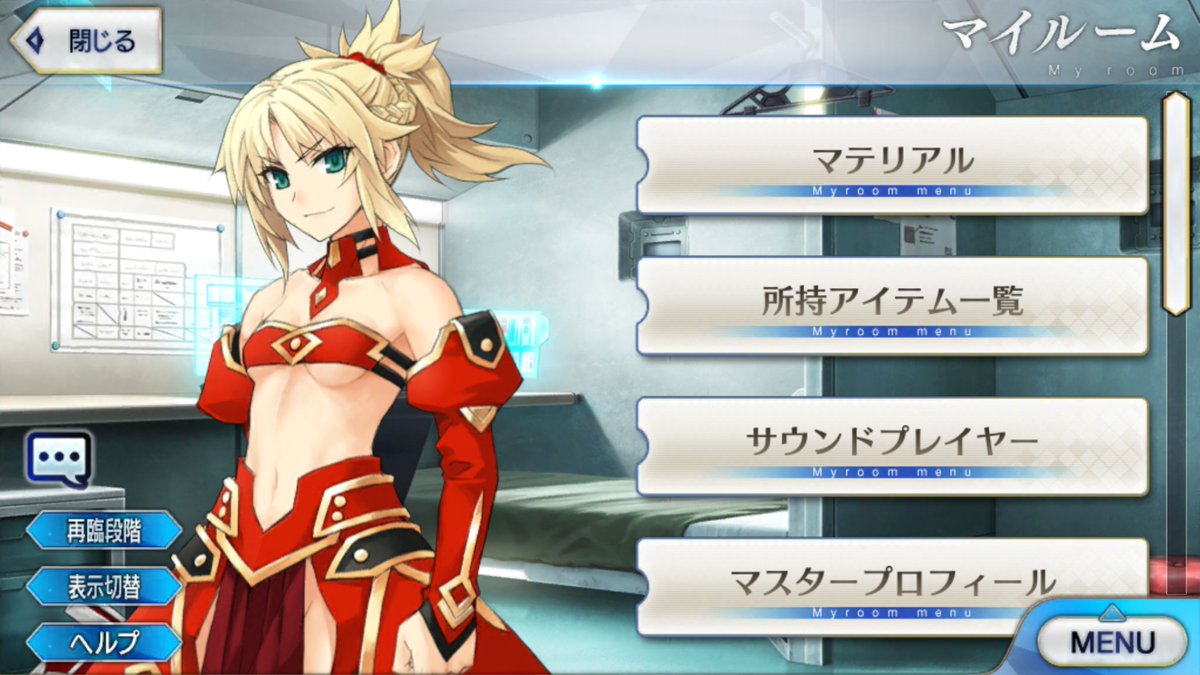Select マスタープロフィール menu entry
The height and width of the screenshot is (675, 1200).
[891, 585]
